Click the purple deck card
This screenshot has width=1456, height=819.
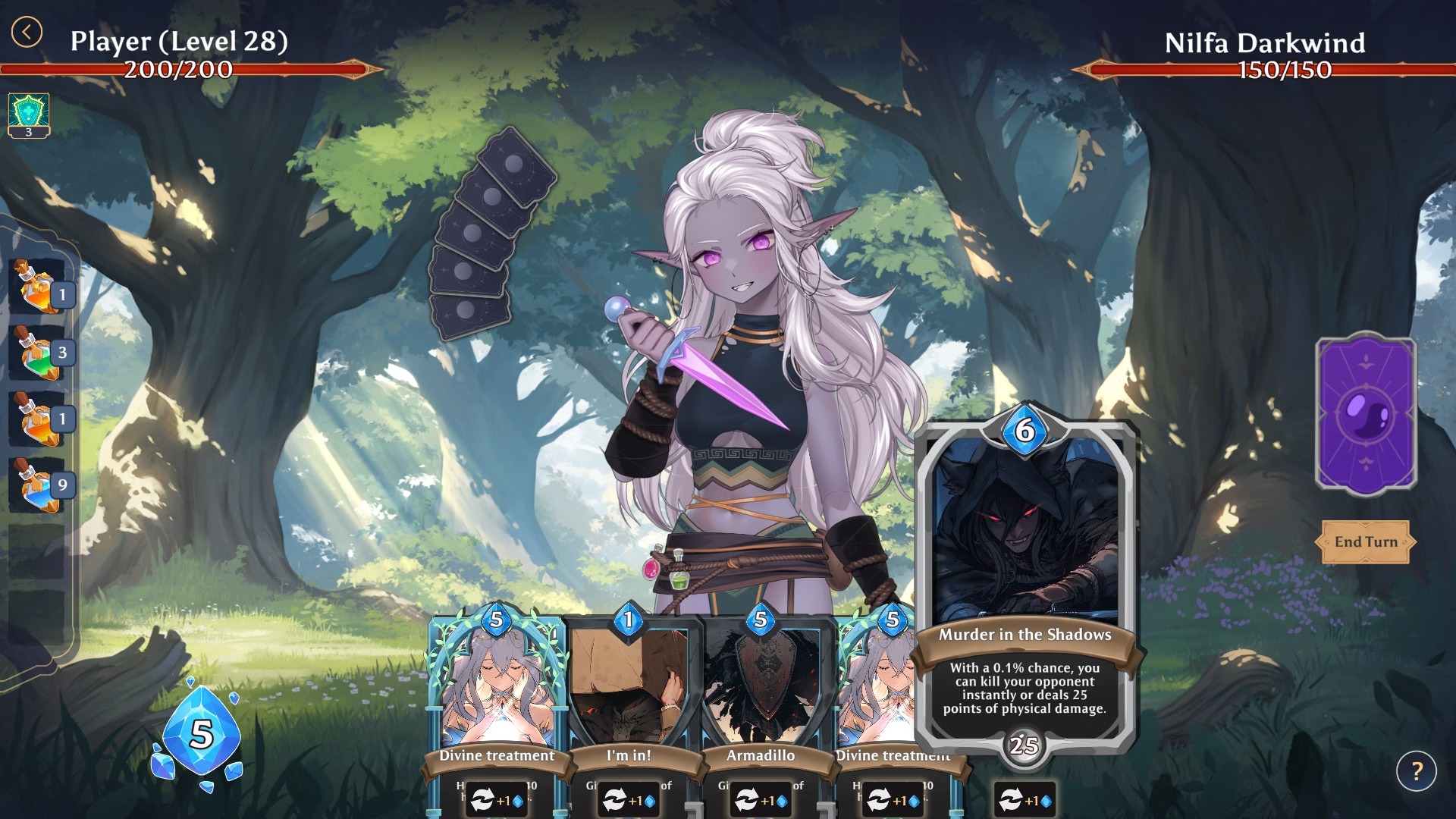click(1366, 414)
